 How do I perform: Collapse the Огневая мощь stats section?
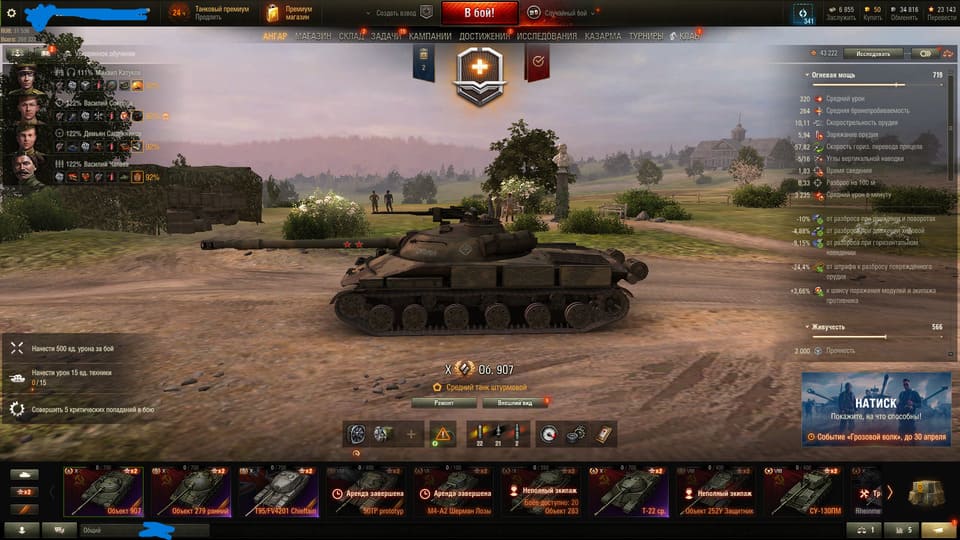pyautogui.click(x=808, y=75)
